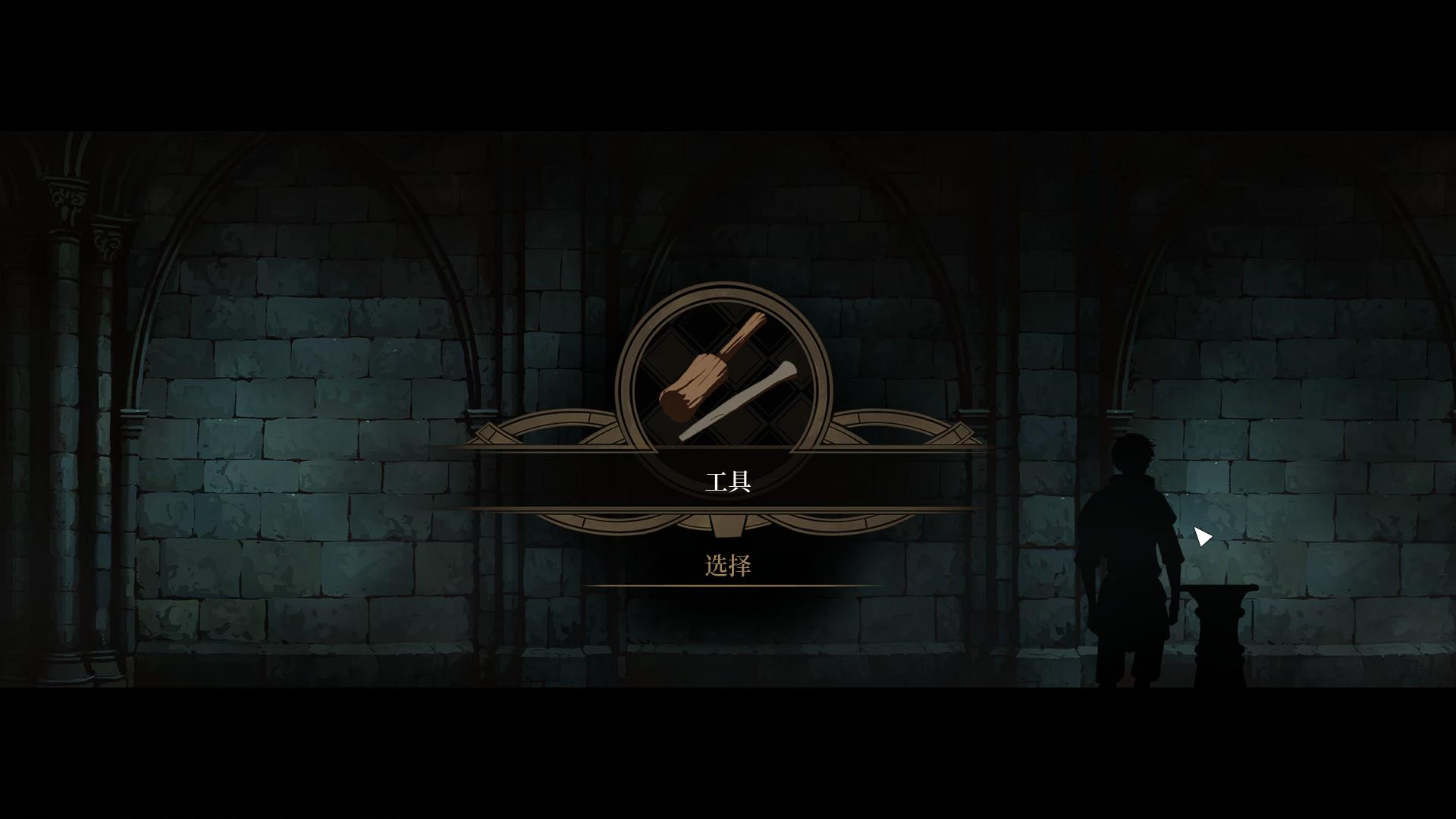1456x819 pixels.
Task: Click the divider bar below the medallion
Action: [726, 507]
